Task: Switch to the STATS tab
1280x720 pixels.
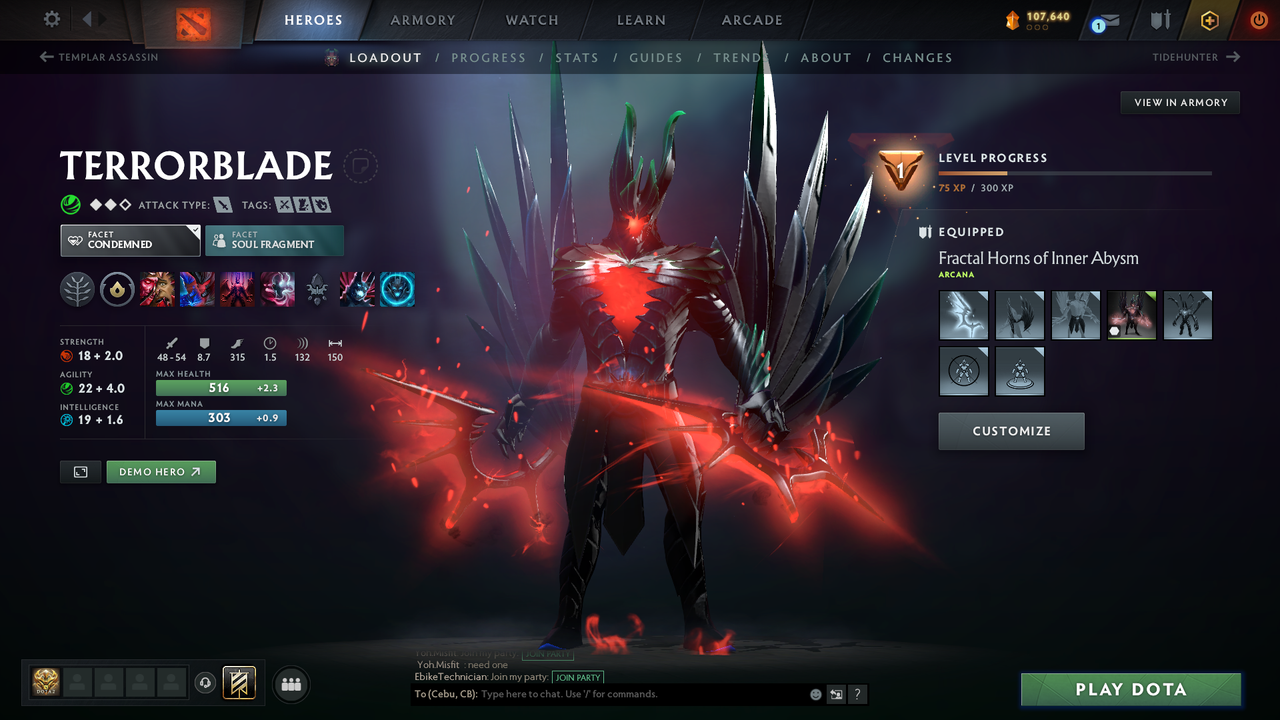Action: (x=577, y=57)
